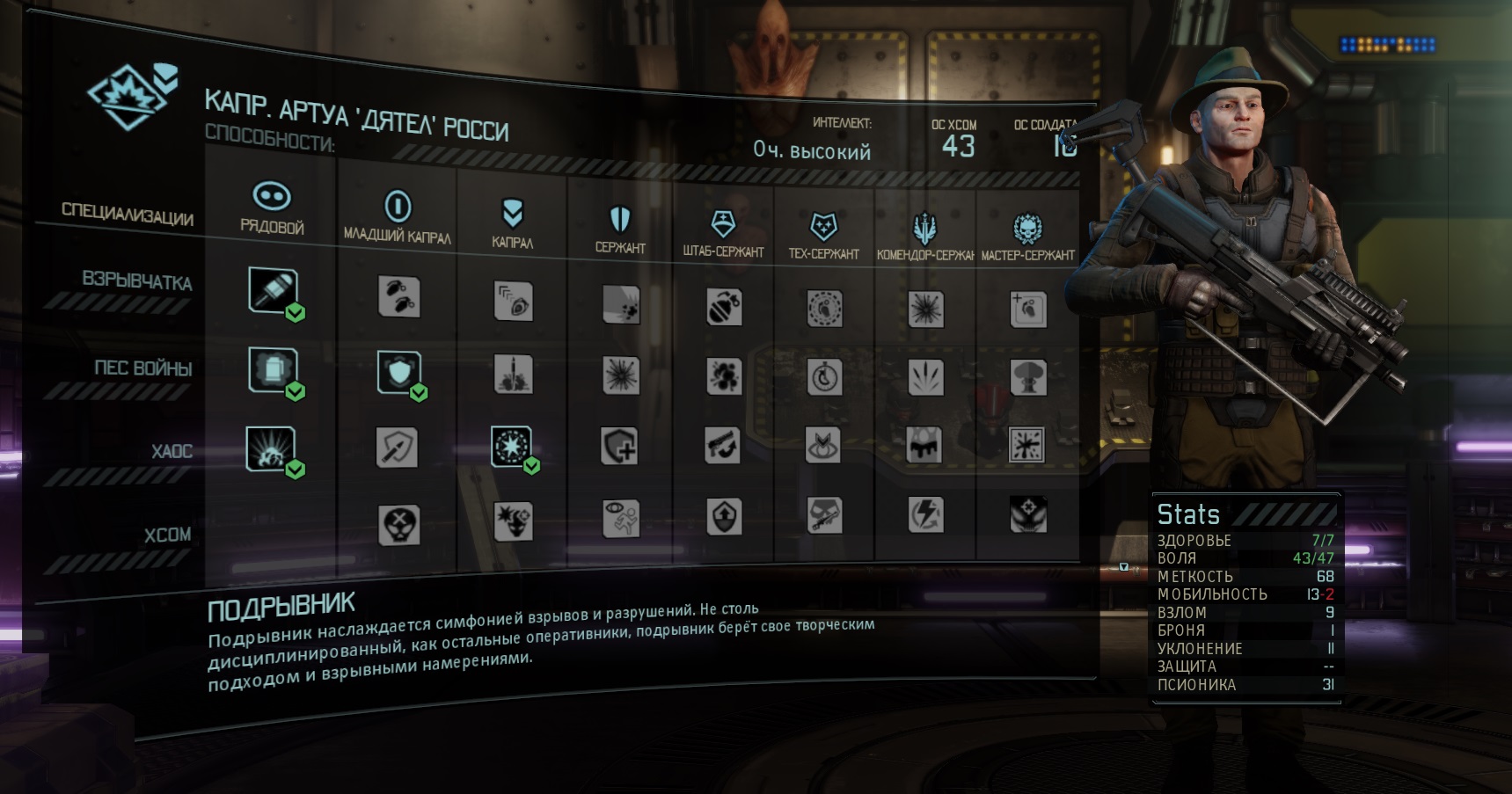This screenshot has width=1512, height=794.
Task: Select the knife on shield ability
Action: (397, 448)
